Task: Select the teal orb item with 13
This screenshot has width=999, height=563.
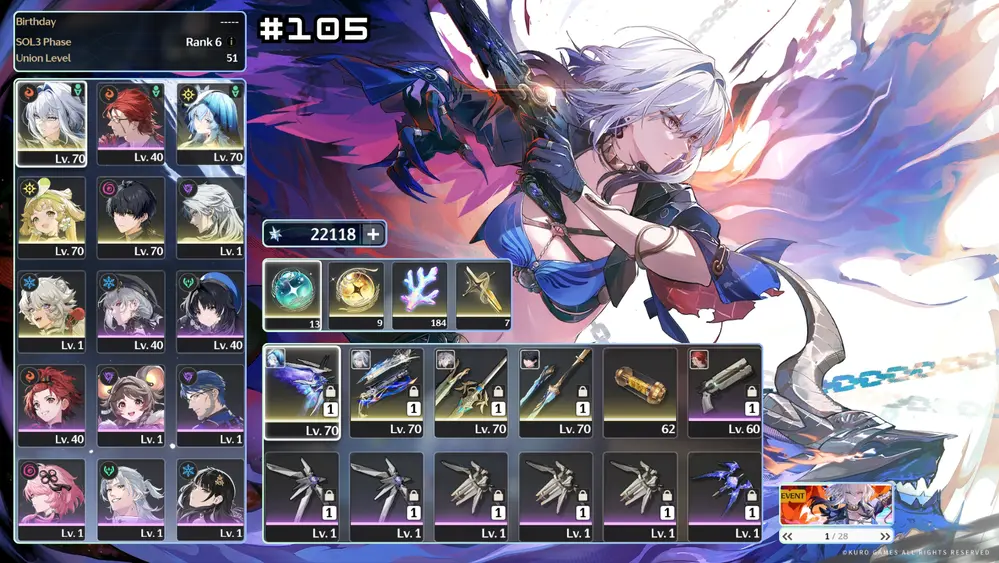Action: (x=293, y=295)
